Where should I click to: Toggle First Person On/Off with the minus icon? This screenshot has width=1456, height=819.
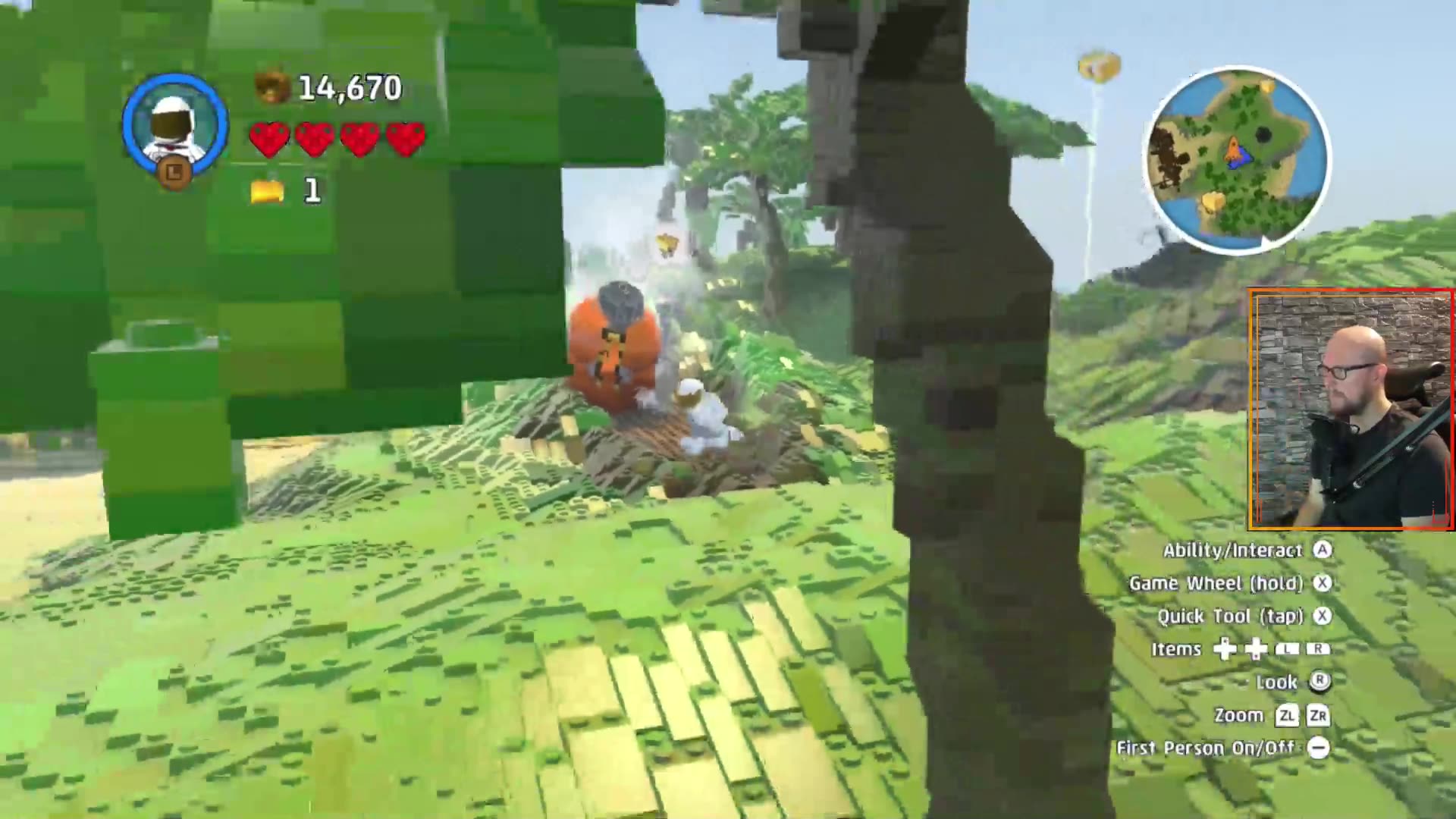[1319, 748]
